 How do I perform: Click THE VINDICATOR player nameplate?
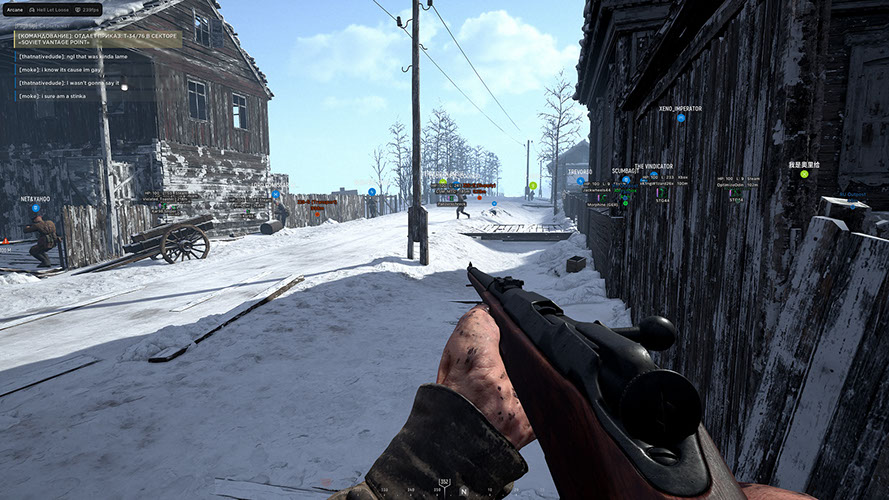pyautogui.click(x=653, y=167)
